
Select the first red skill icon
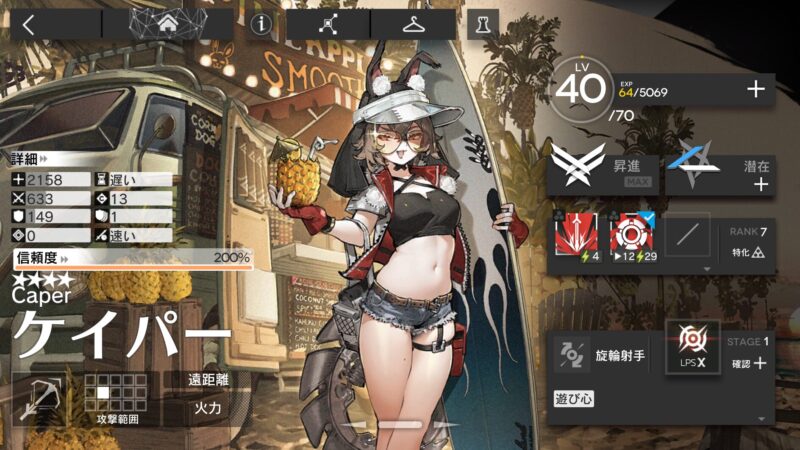coord(577,238)
